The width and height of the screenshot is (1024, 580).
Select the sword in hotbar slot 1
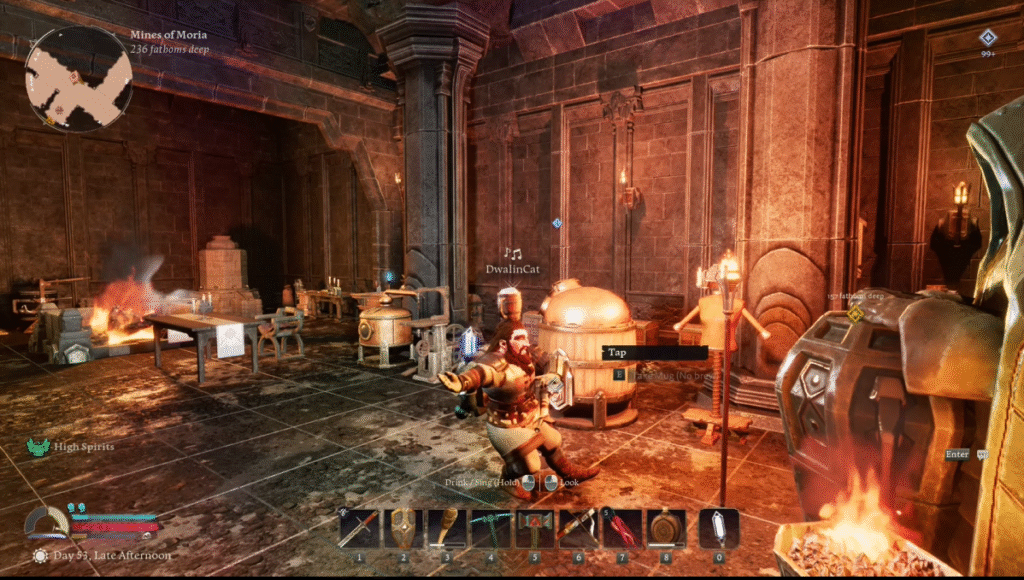coord(360,528)
